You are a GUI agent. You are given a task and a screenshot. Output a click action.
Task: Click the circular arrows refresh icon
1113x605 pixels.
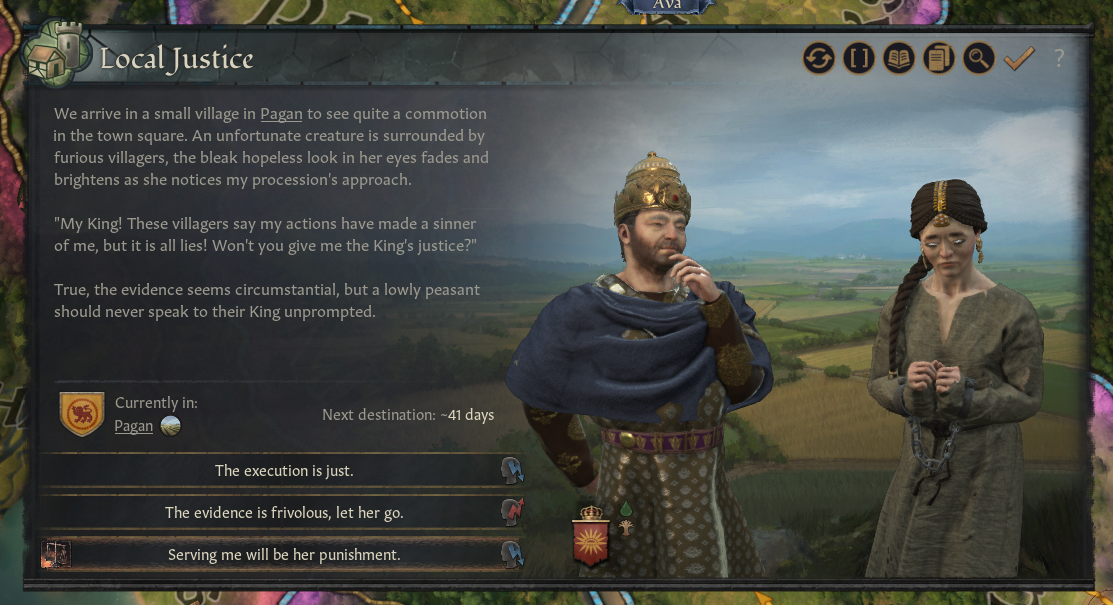819,59
